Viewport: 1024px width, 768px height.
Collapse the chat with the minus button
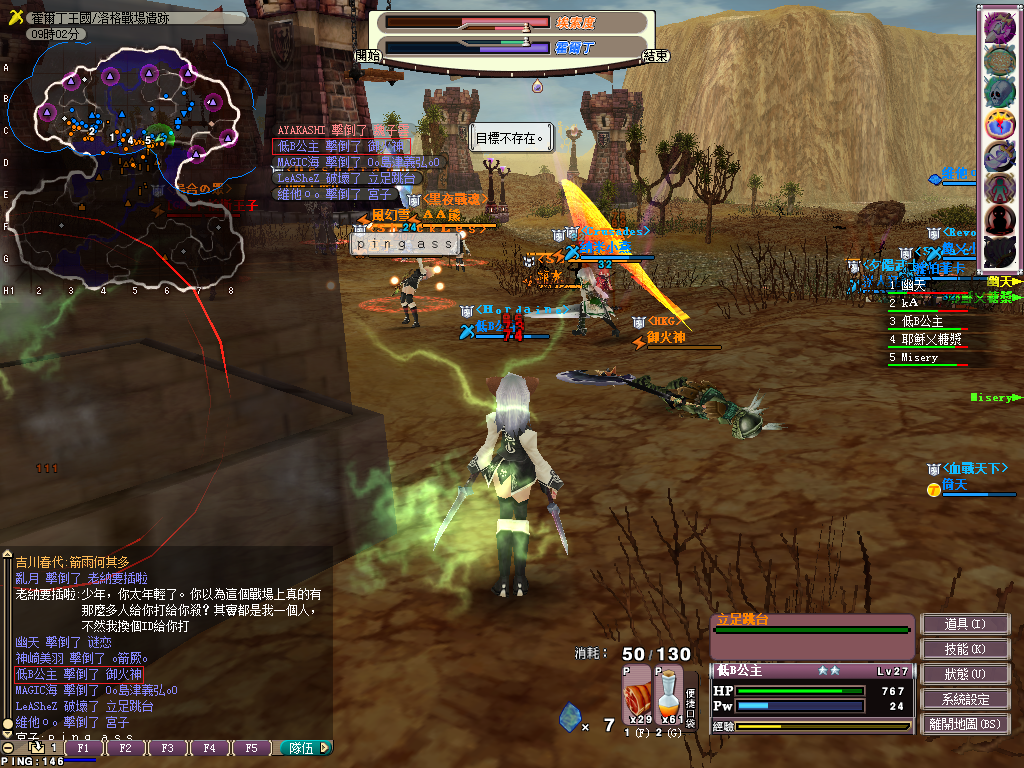(x=8, y=748)
